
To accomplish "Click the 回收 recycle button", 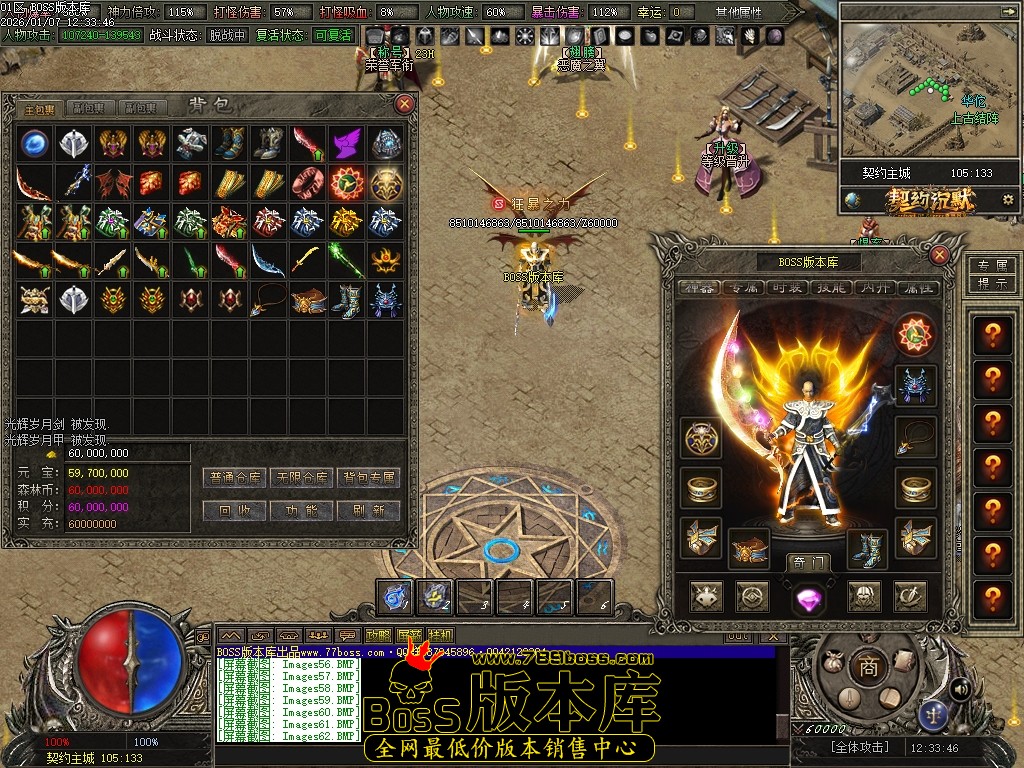I will coord(236,510).
